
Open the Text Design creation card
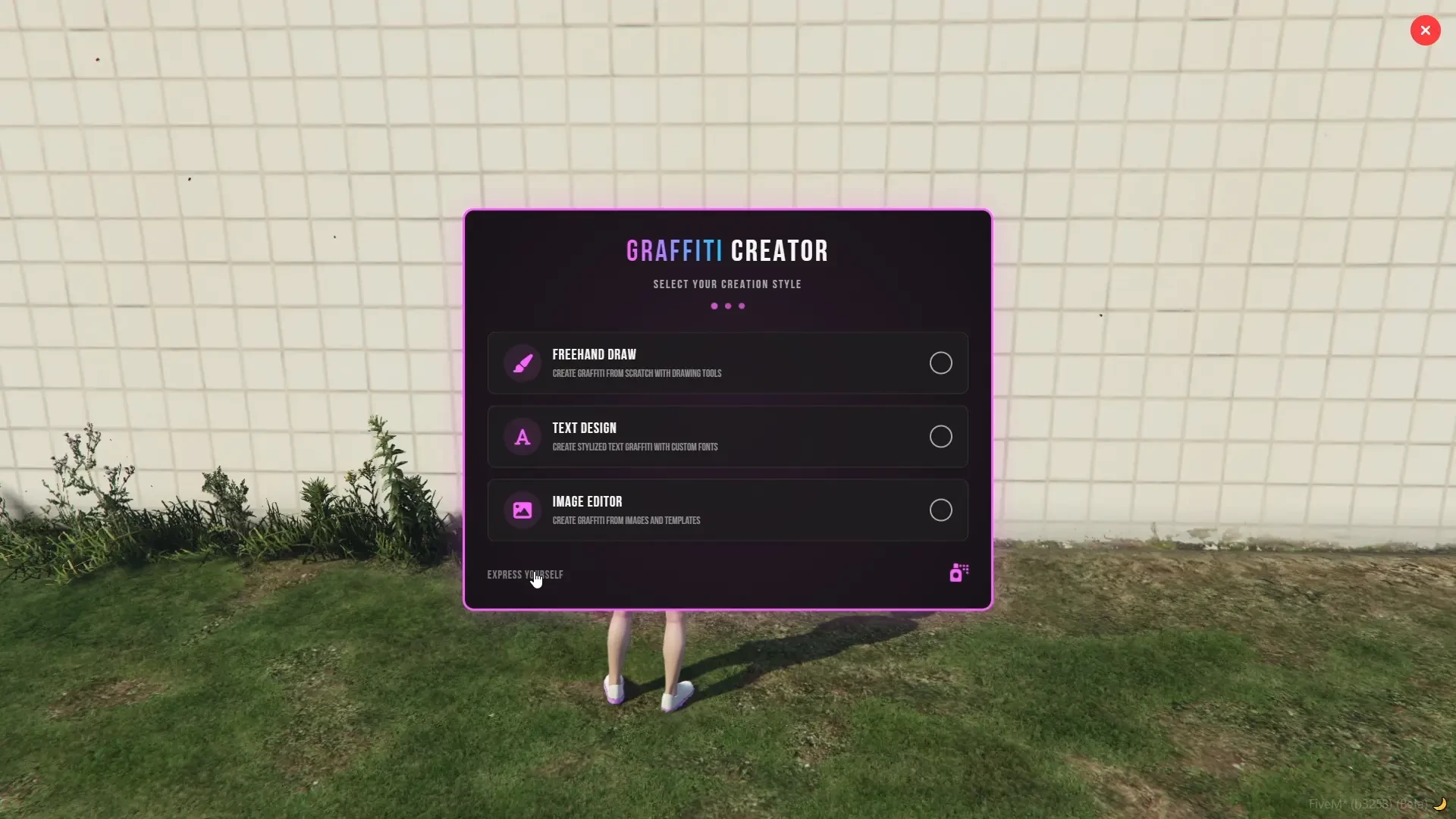[x=726, y=436]
